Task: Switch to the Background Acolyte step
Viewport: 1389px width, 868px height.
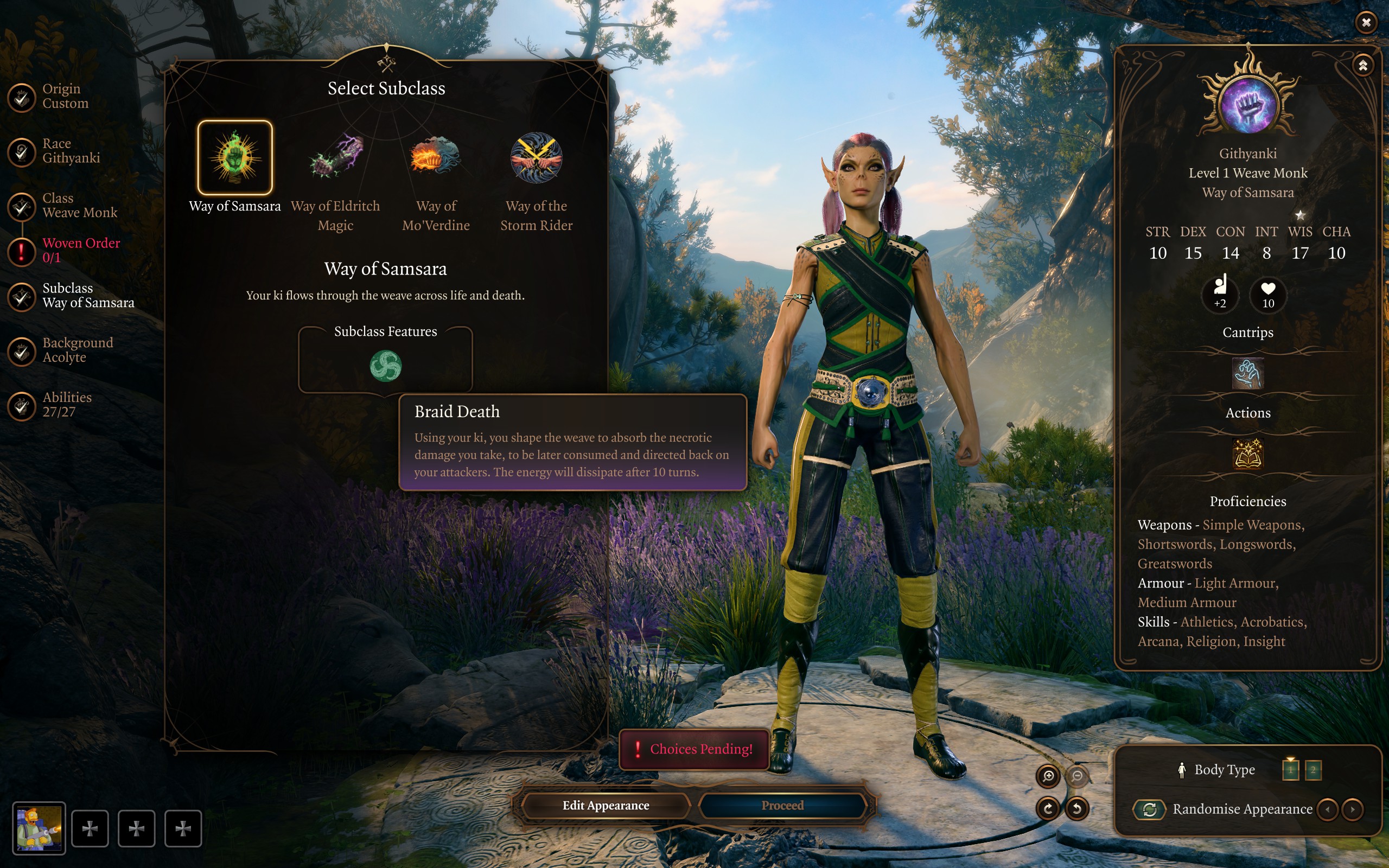Action: point(23,351)
